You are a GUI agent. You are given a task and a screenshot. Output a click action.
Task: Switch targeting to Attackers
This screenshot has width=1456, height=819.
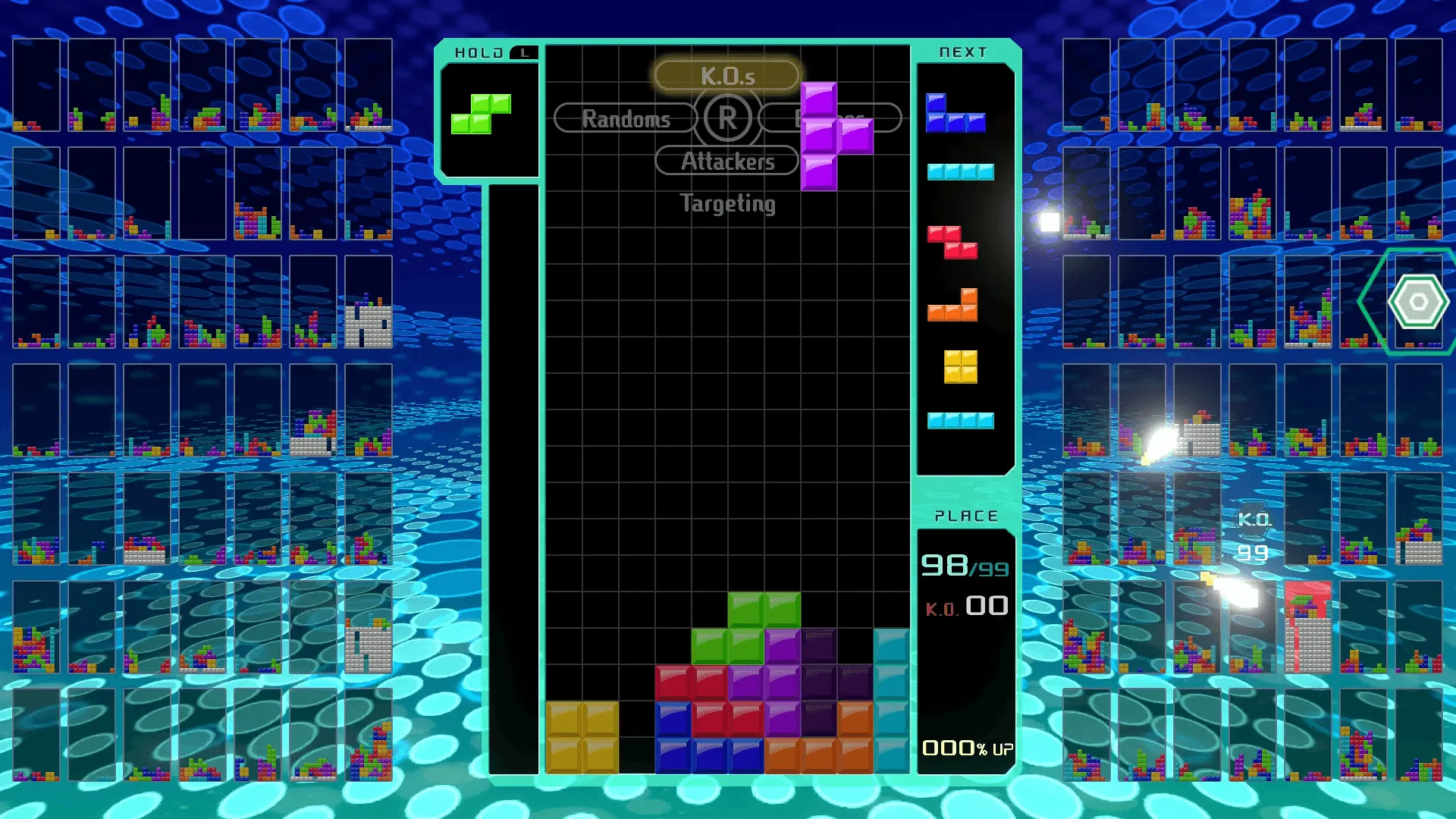click(x=726, y=161)
